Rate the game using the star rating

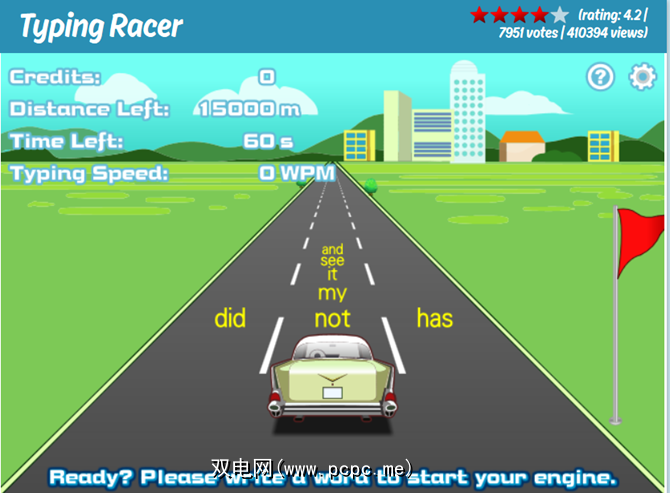point(519,15)
